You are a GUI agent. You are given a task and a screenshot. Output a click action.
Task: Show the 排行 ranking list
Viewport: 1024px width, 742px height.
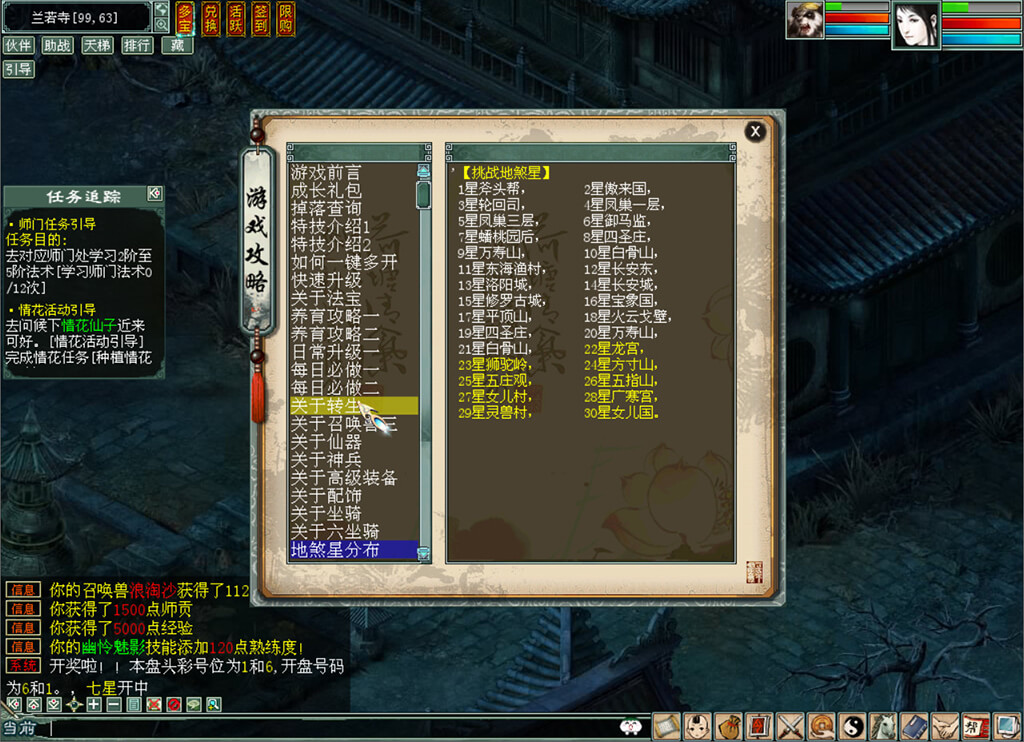pyautogui.click(x=137, y=45)
